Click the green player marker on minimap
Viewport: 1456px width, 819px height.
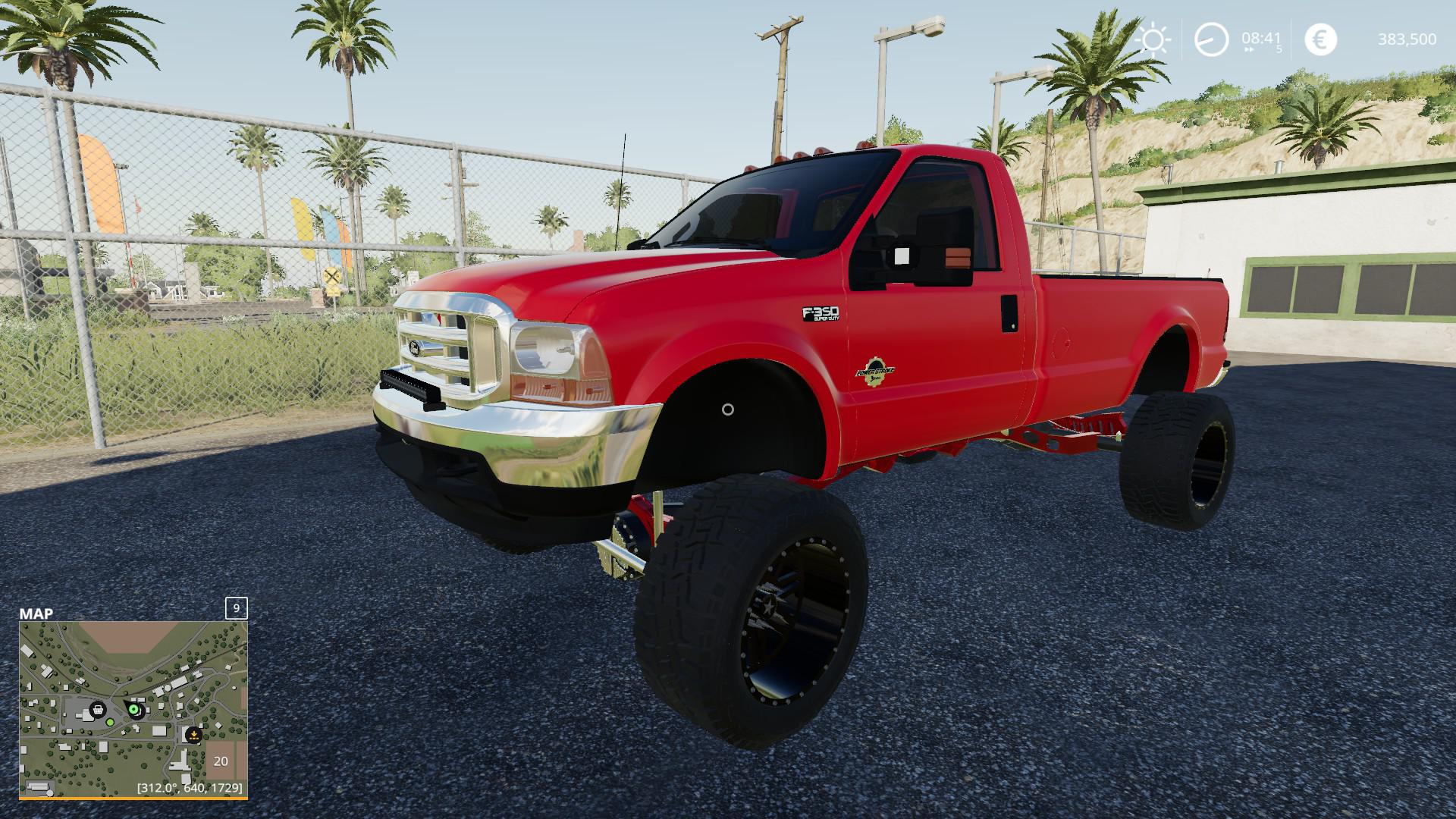tap(135, 710)
